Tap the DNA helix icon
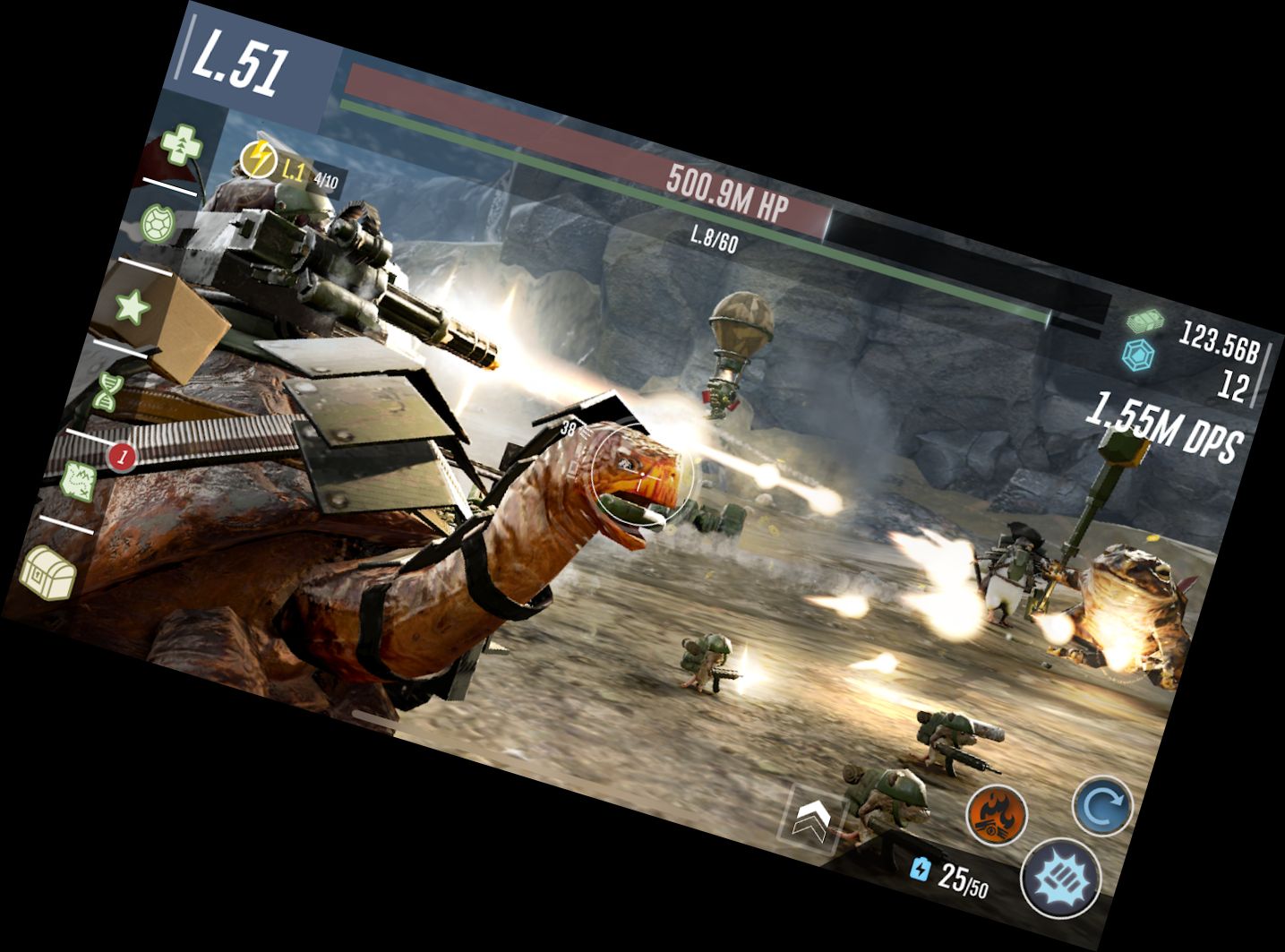 106,391
